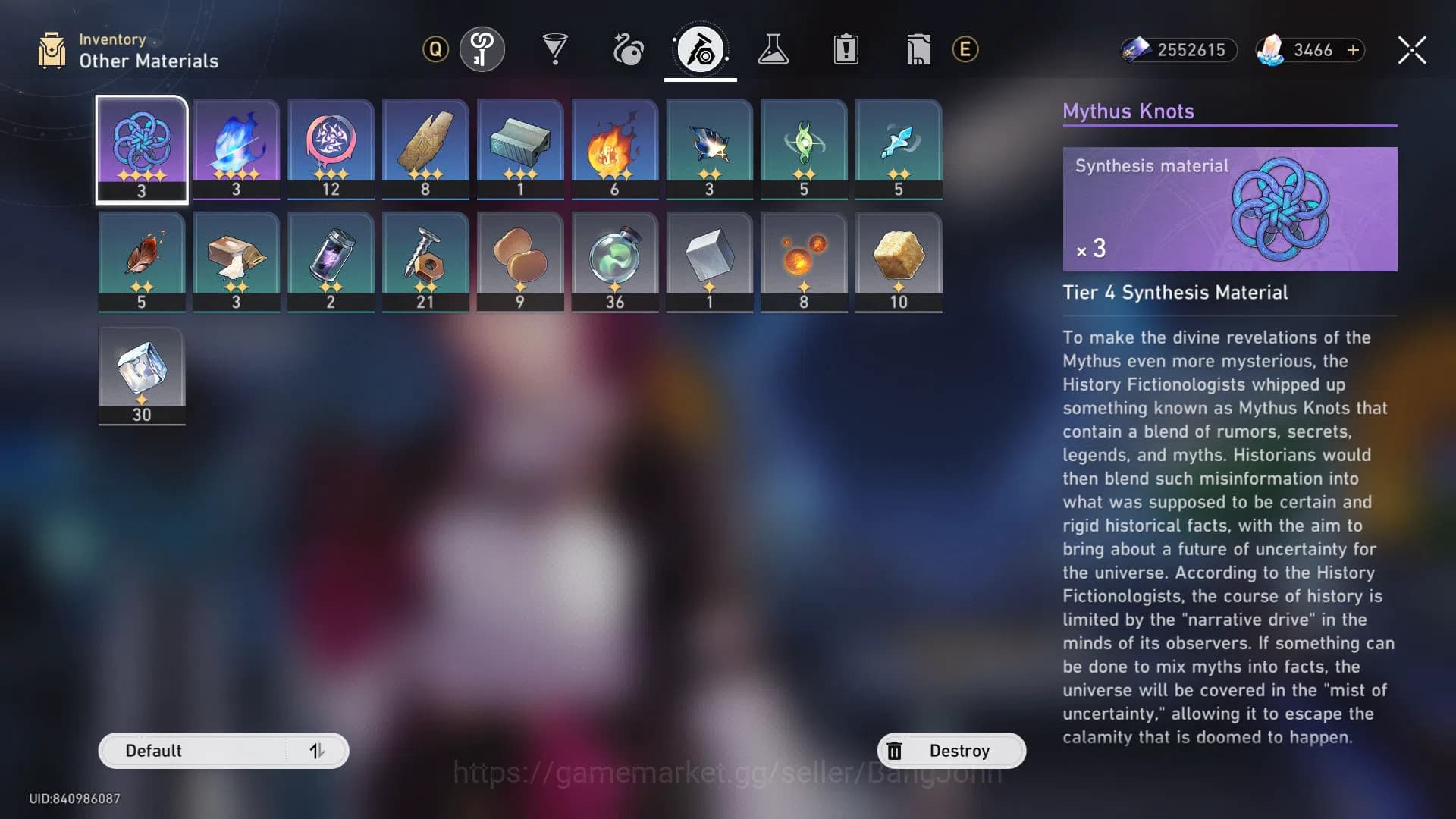Open the flask-shaped Synthesis Materials category

[x=774, y=48]
